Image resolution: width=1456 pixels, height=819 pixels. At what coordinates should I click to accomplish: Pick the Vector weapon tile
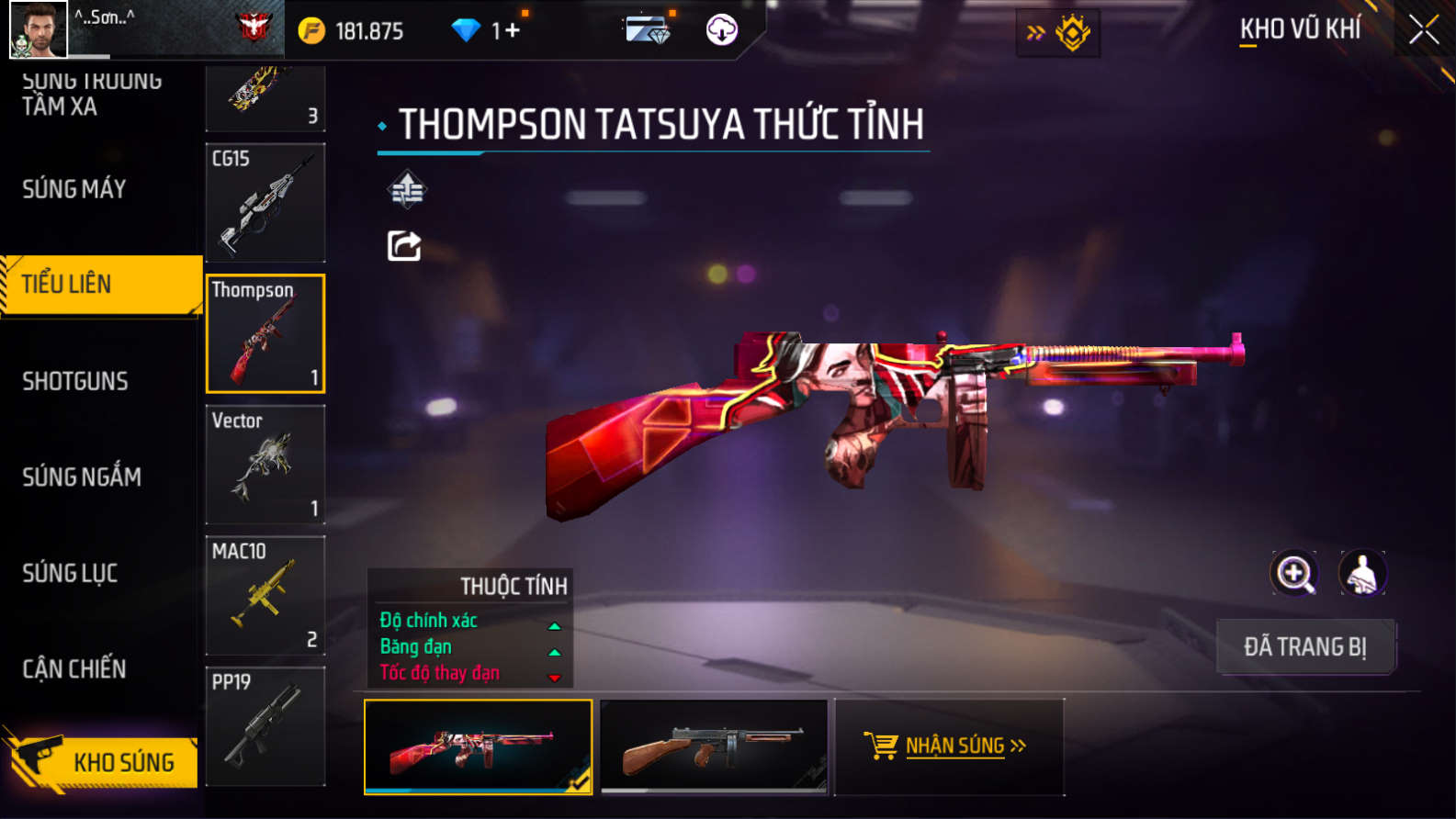tap(265, 465)
